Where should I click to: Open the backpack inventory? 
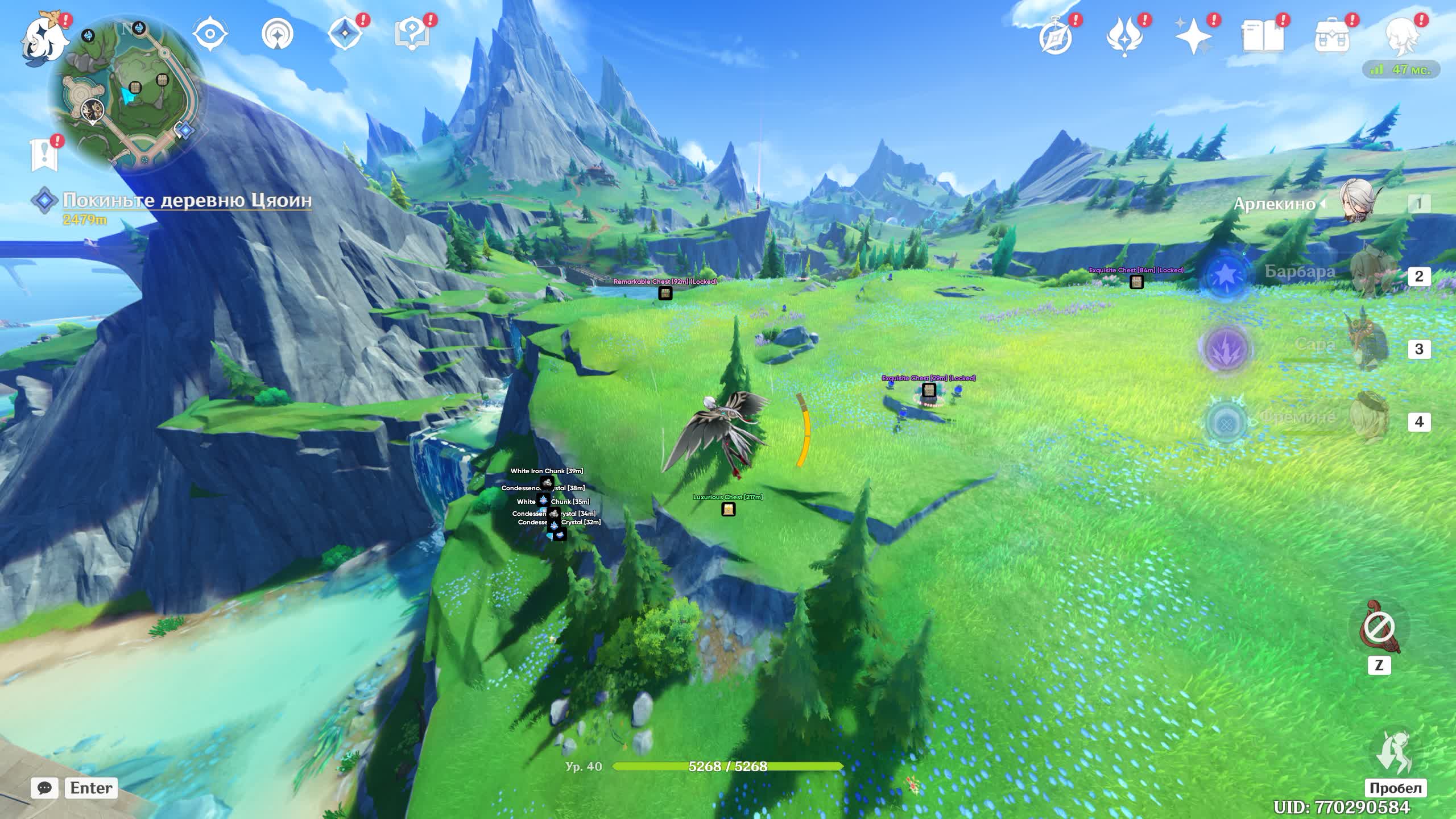[x=1332, y=36]
